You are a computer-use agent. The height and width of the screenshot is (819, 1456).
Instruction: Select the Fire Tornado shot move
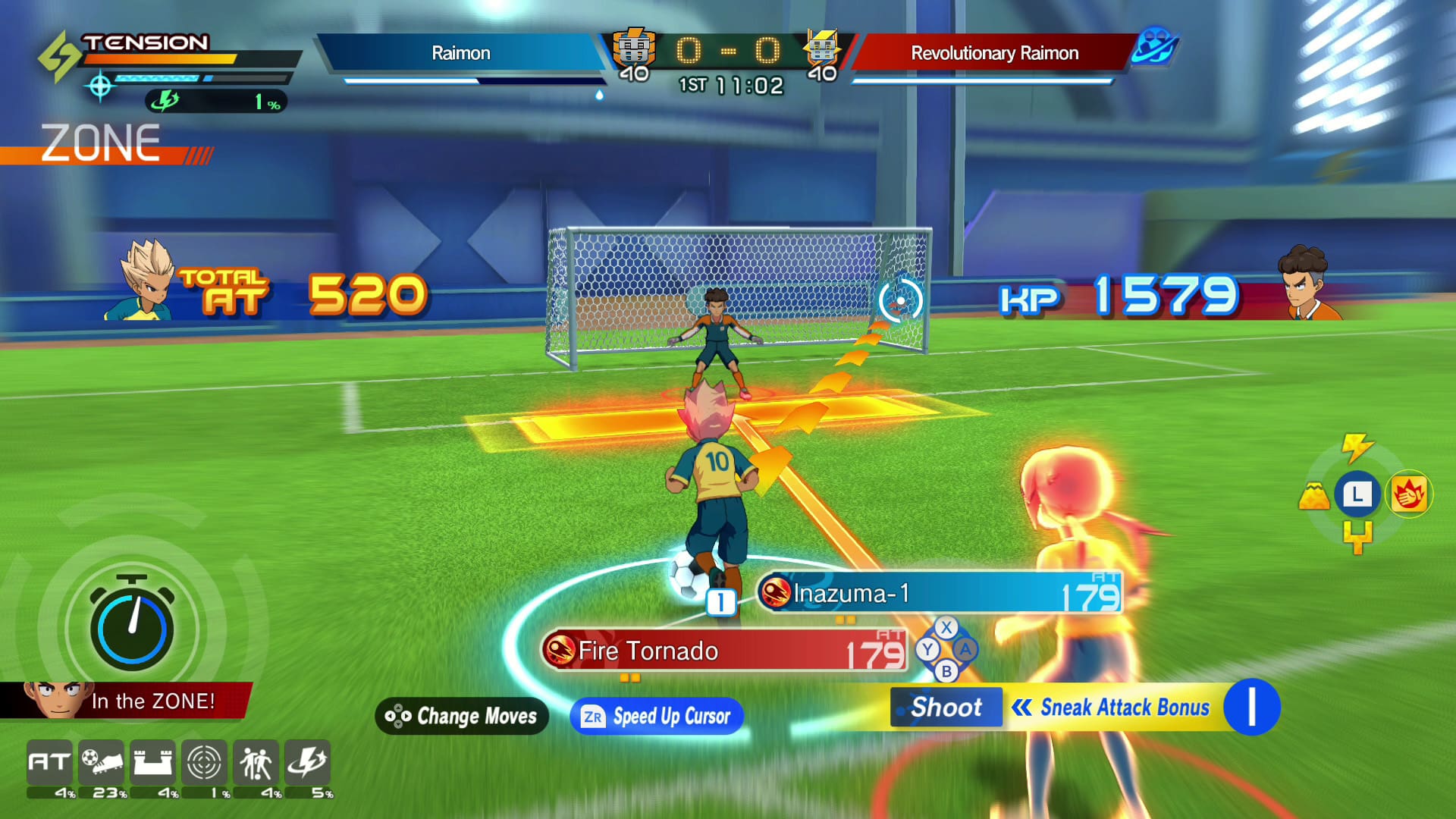click(724, 651)
